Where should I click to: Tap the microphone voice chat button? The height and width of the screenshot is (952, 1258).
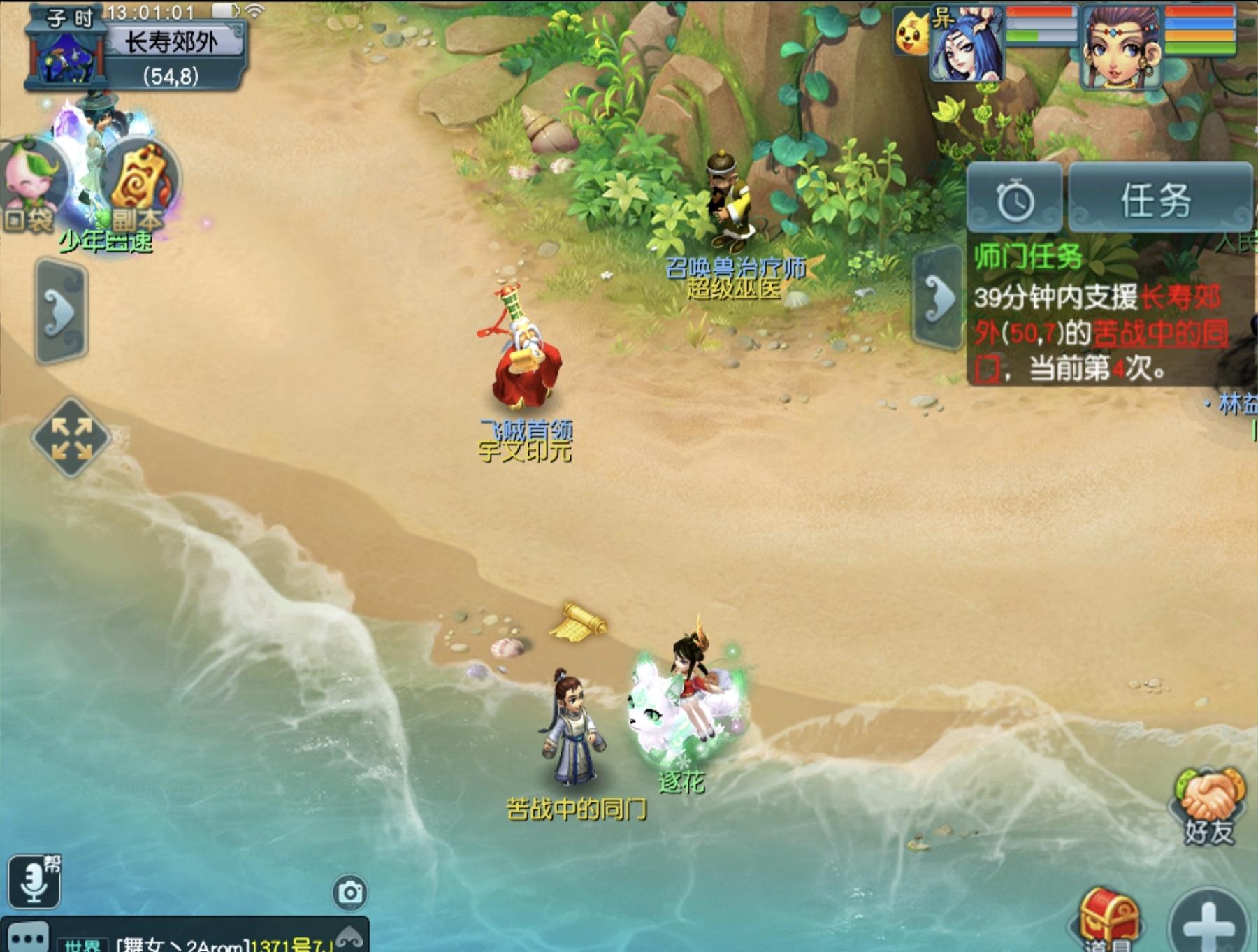pyautogui.click(x=34, y=882)
